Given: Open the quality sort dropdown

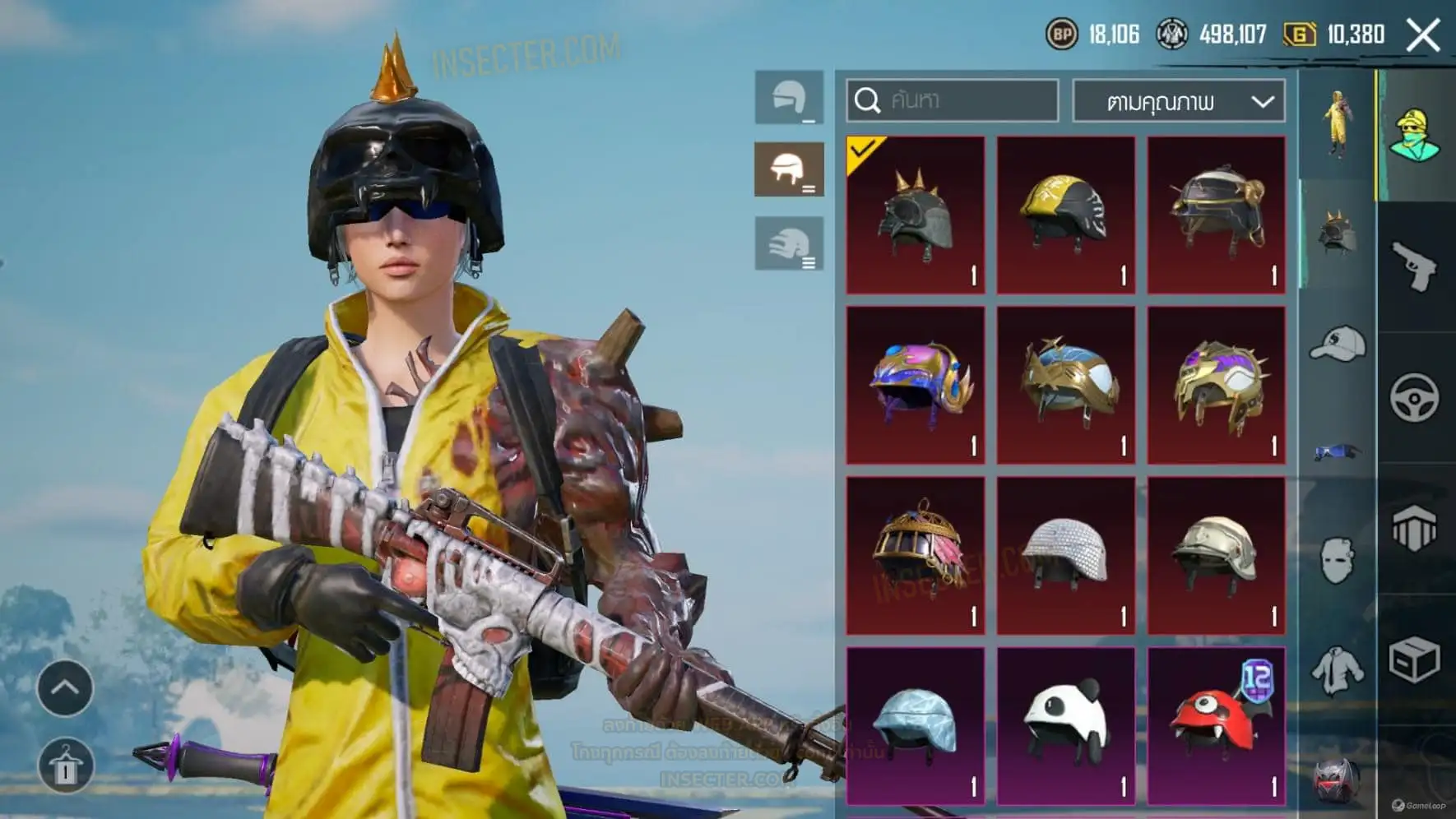Looking at the screenshot, I should click(1179, 101).
